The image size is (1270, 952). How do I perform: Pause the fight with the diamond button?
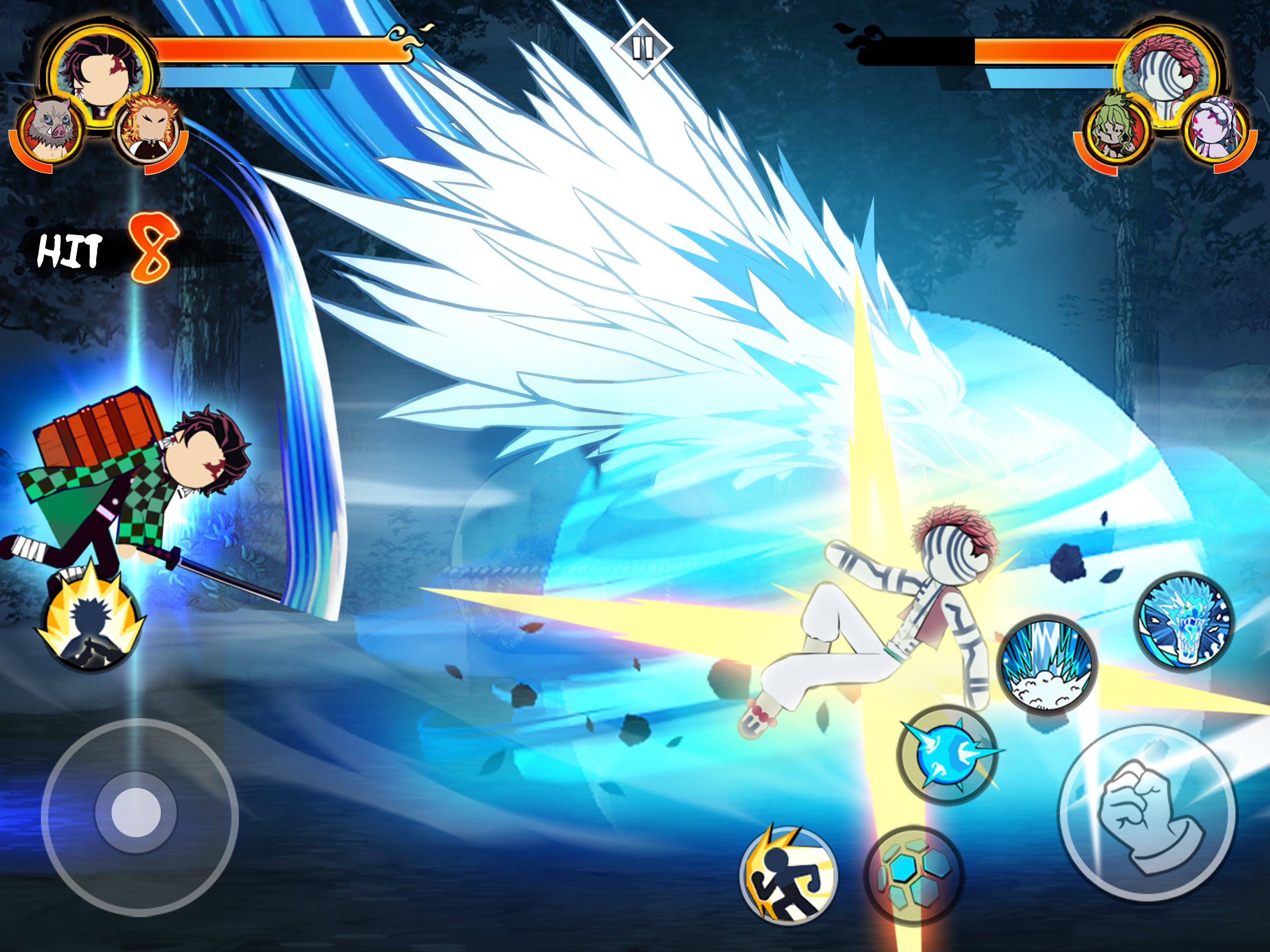642,48
